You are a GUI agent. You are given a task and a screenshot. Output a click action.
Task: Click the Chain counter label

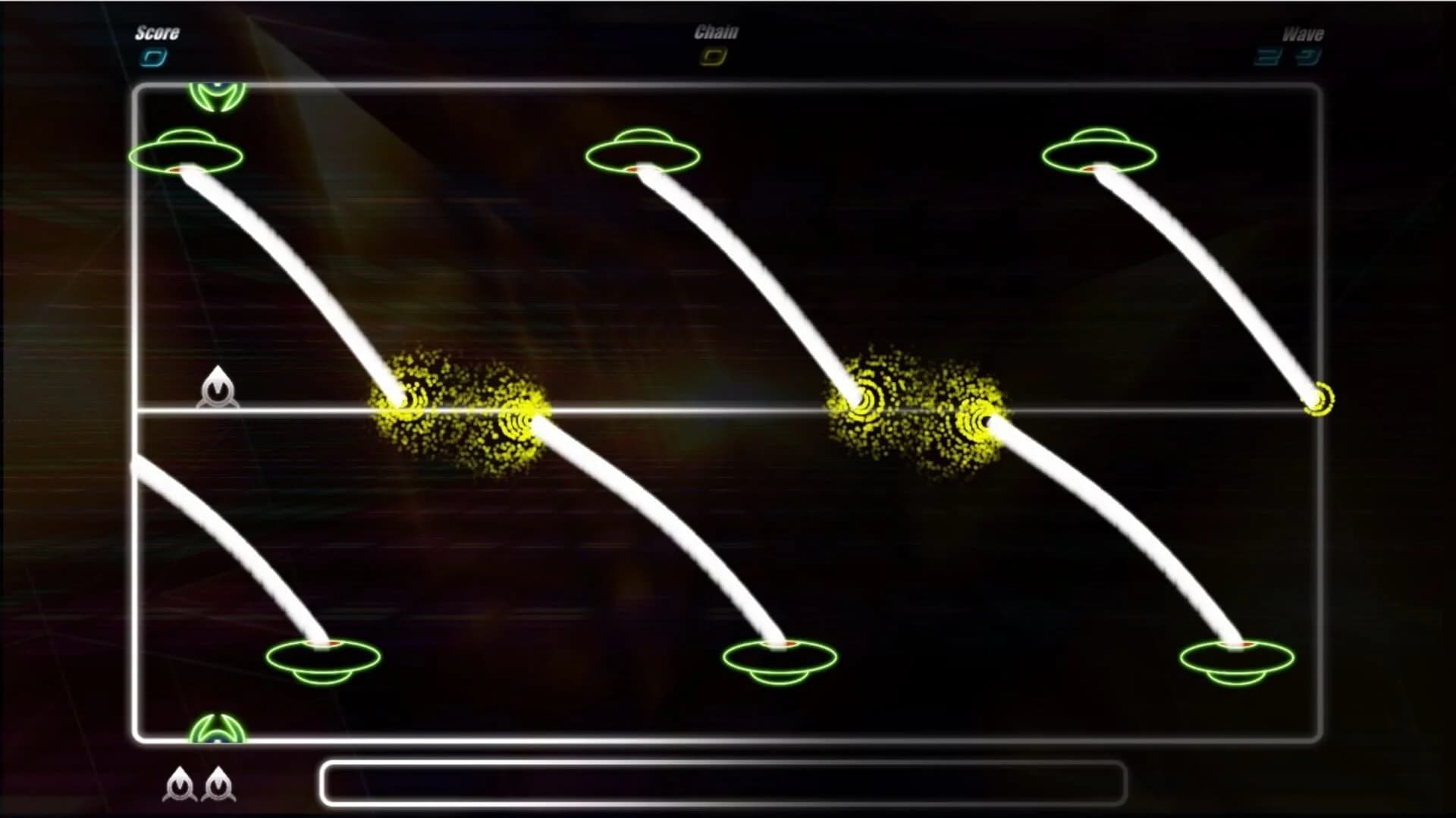click(x=714, y=32)
